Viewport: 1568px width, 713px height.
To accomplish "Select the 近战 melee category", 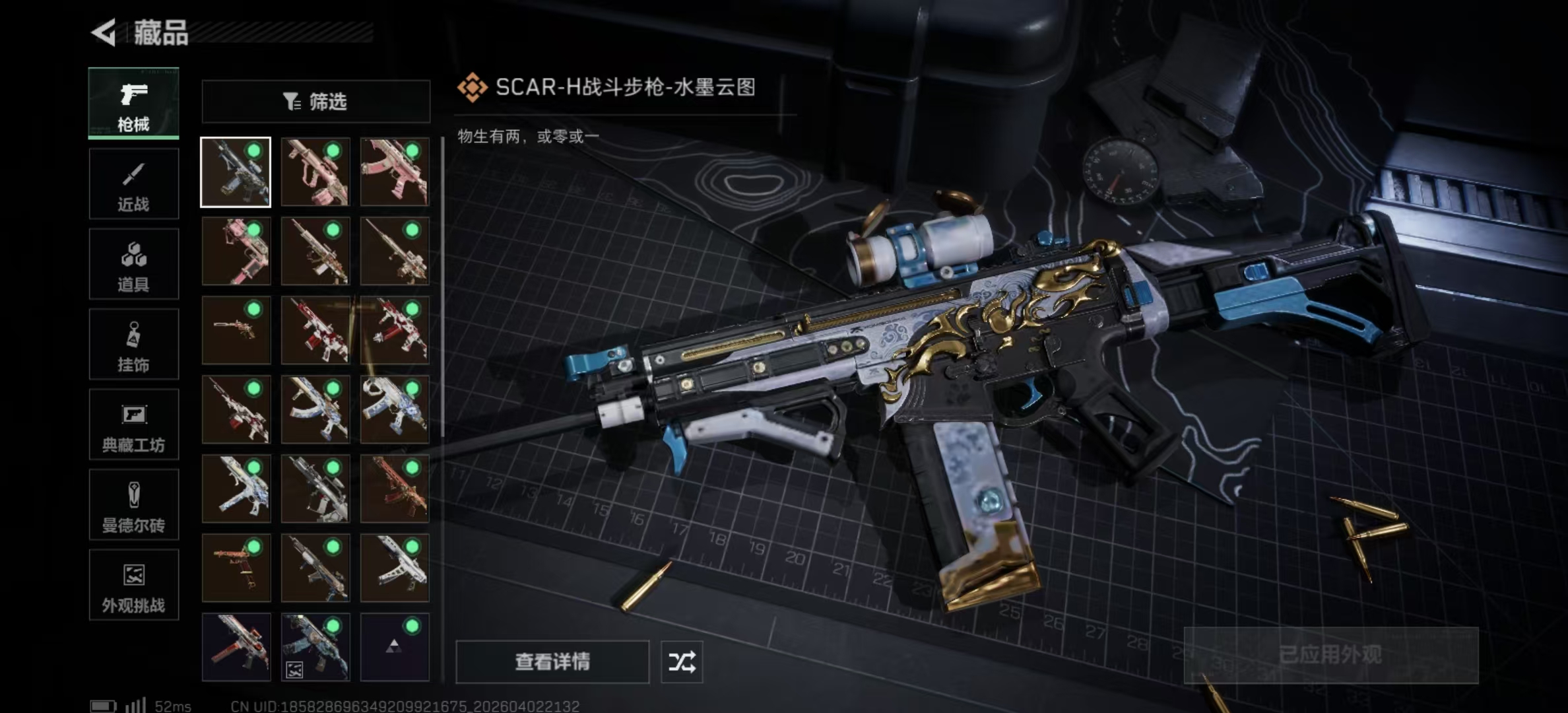I will 134,183.
